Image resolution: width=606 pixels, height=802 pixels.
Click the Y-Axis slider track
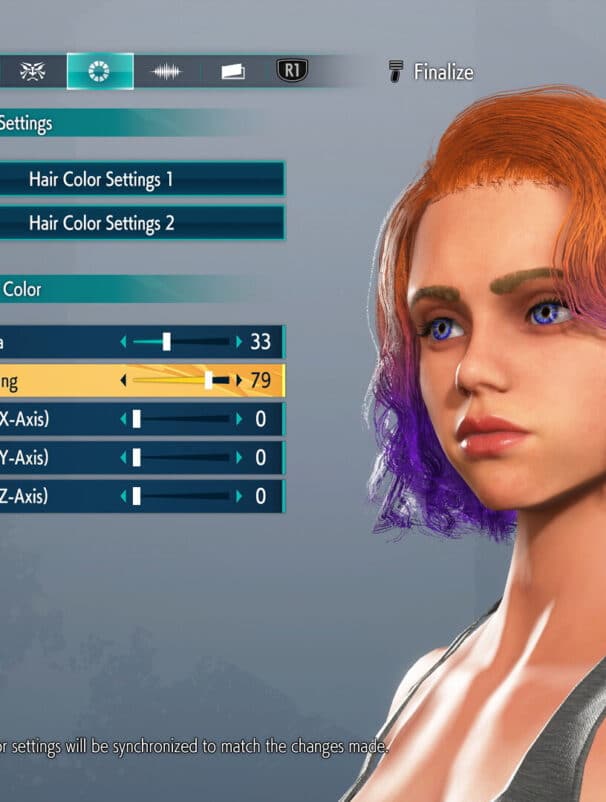pos(181,458)
